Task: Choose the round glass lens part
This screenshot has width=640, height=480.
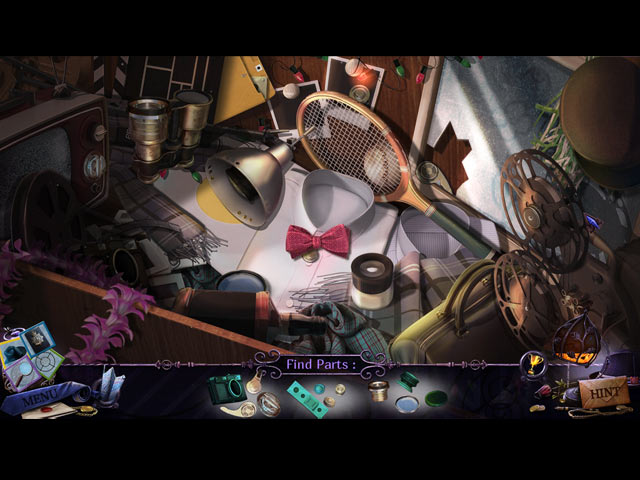Action: (x=408, y=405)
